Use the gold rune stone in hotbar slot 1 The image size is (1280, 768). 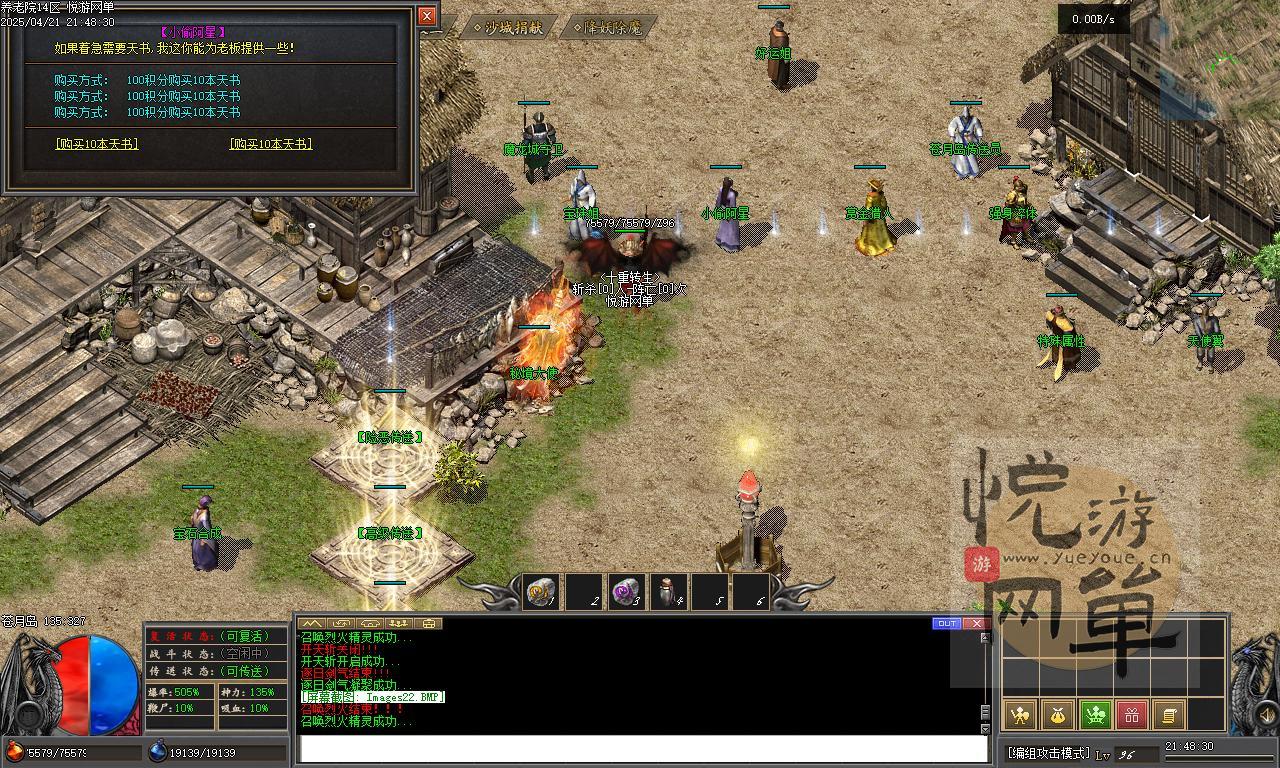(x=541, y=592)
